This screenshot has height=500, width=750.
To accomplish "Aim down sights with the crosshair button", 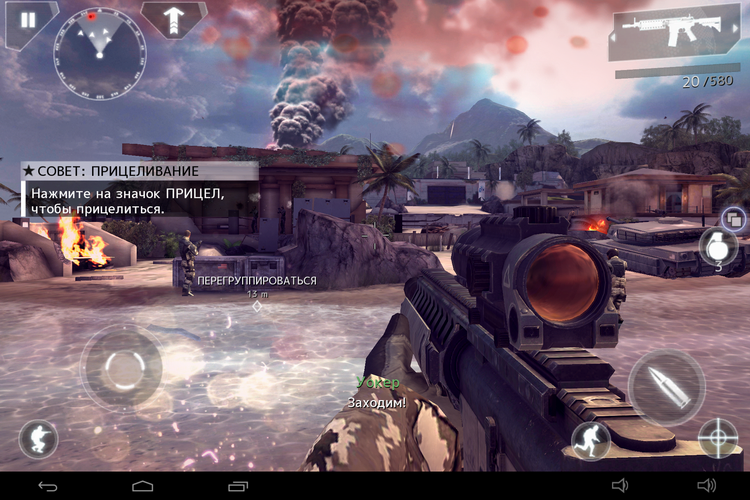I will click(718, 437).
